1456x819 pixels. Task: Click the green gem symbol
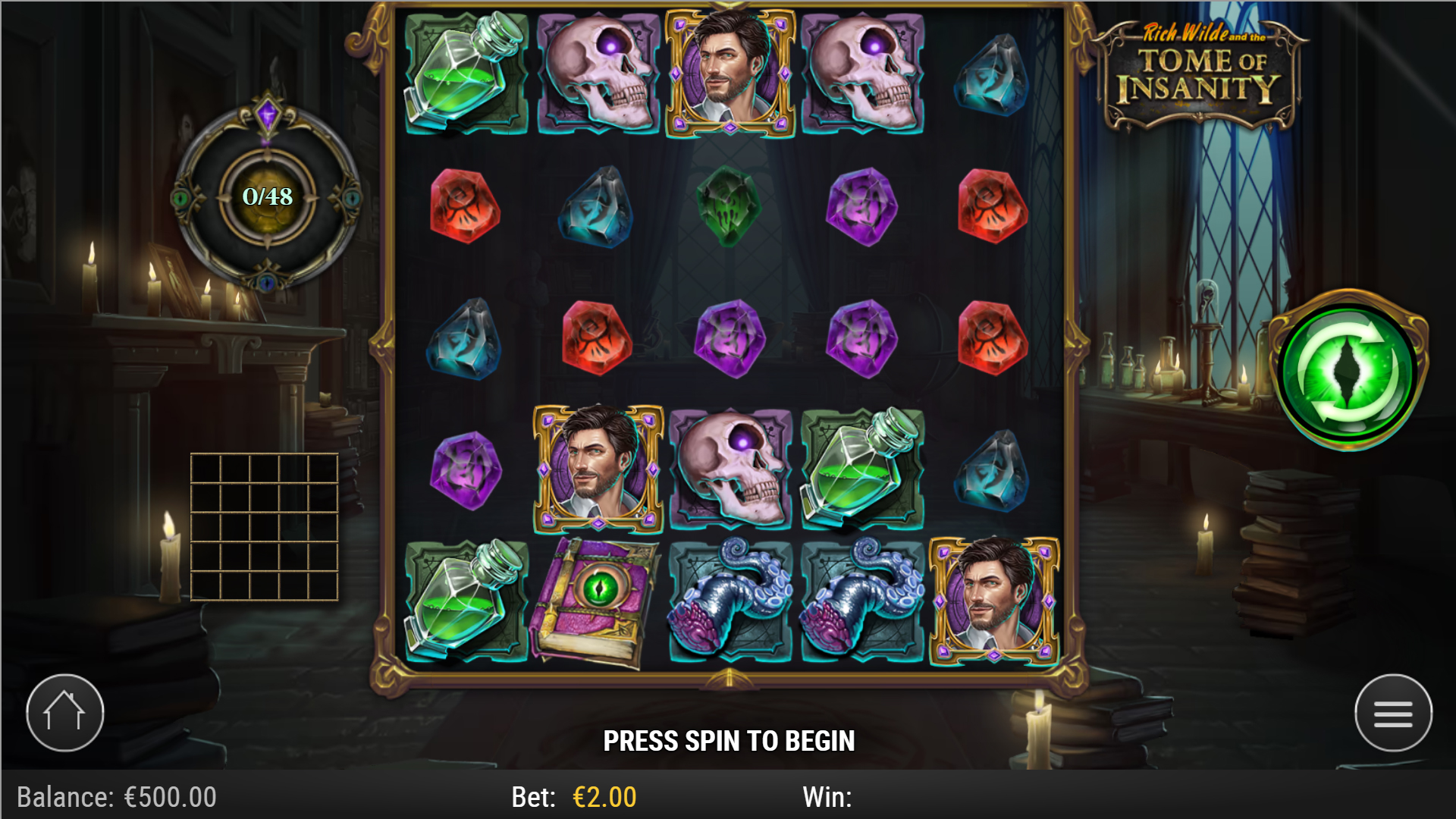pyautogui.click(x=728, y=209)
